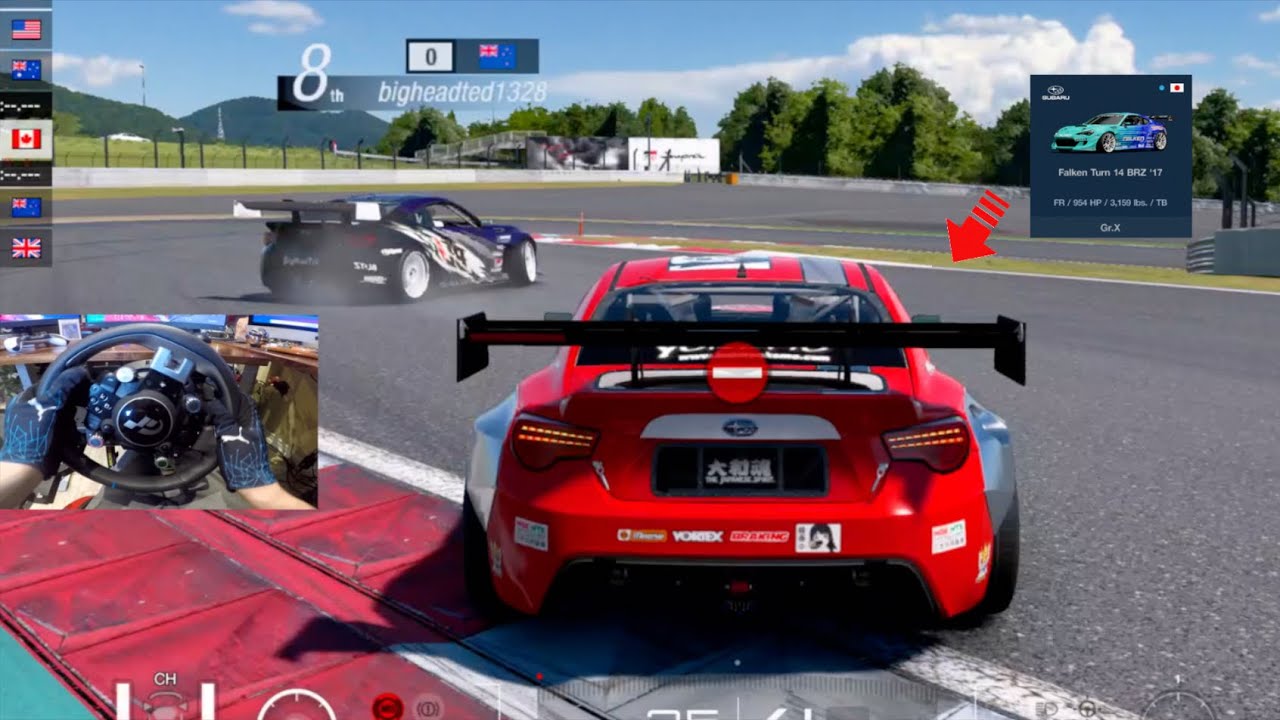Click the steering wheel webcam overlay
Viewport: 1280px width, 720px height.
159,411
